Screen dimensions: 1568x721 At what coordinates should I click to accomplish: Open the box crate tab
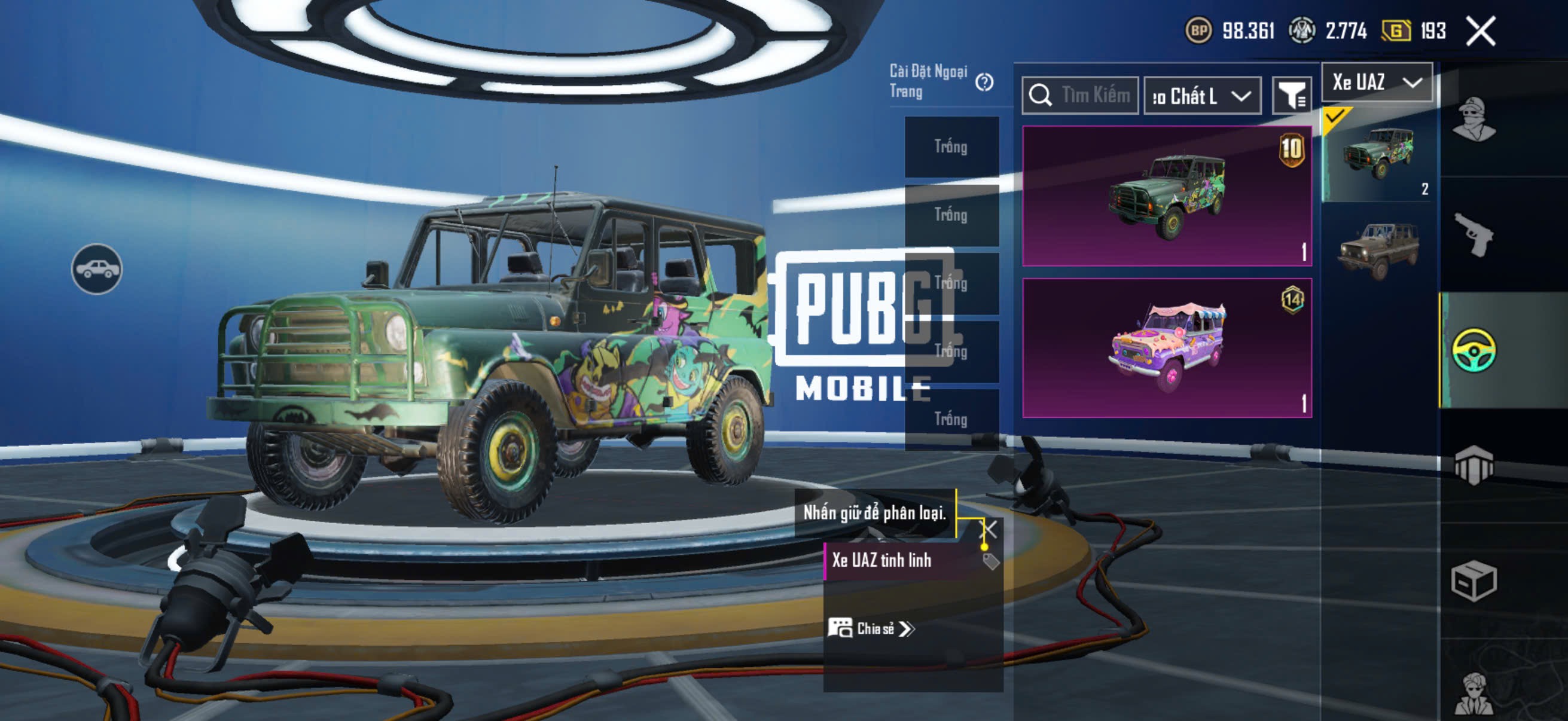pos(1474,581)
